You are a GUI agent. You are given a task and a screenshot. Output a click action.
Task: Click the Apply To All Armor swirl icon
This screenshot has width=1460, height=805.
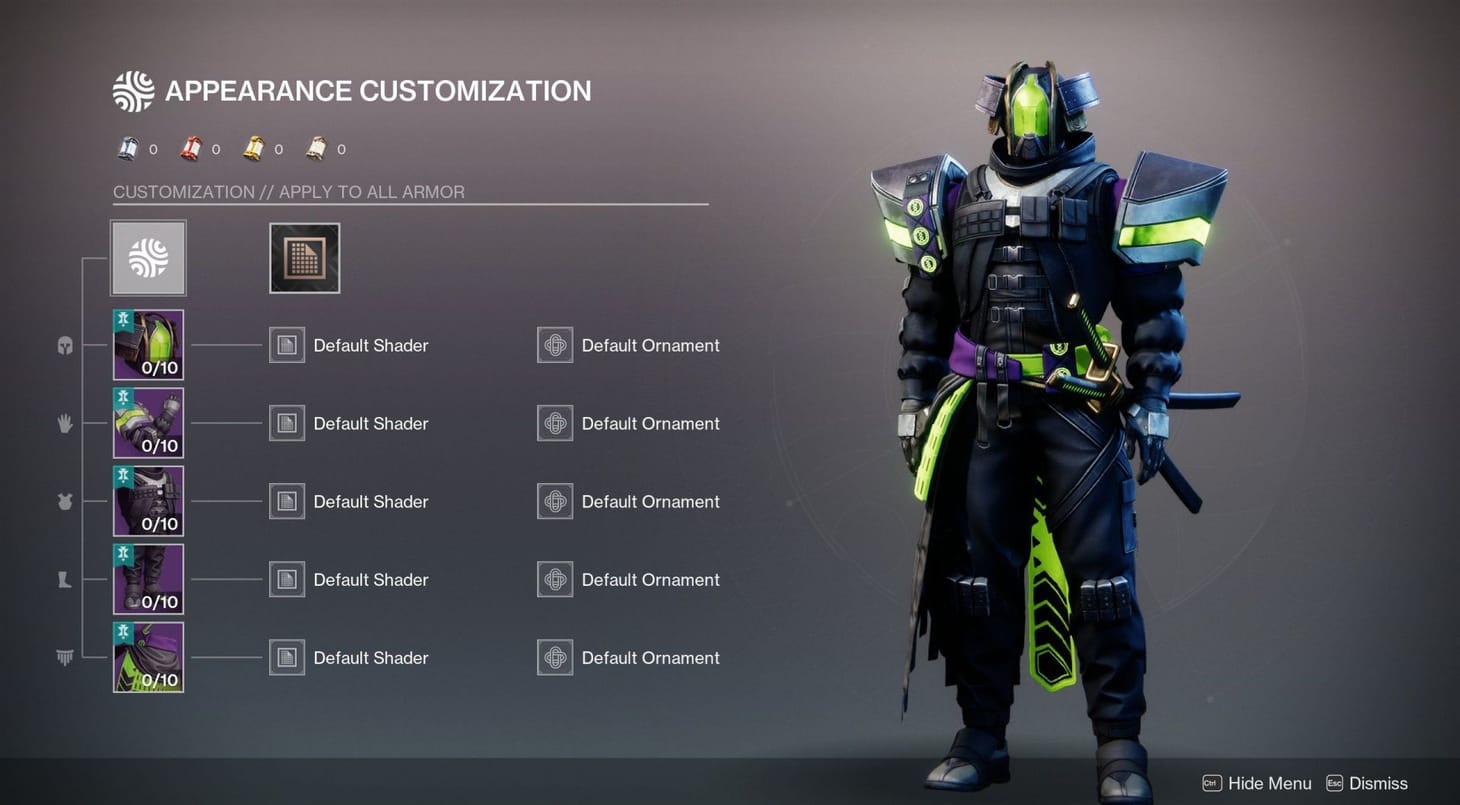pyautogui.click(x=148, y=257)
